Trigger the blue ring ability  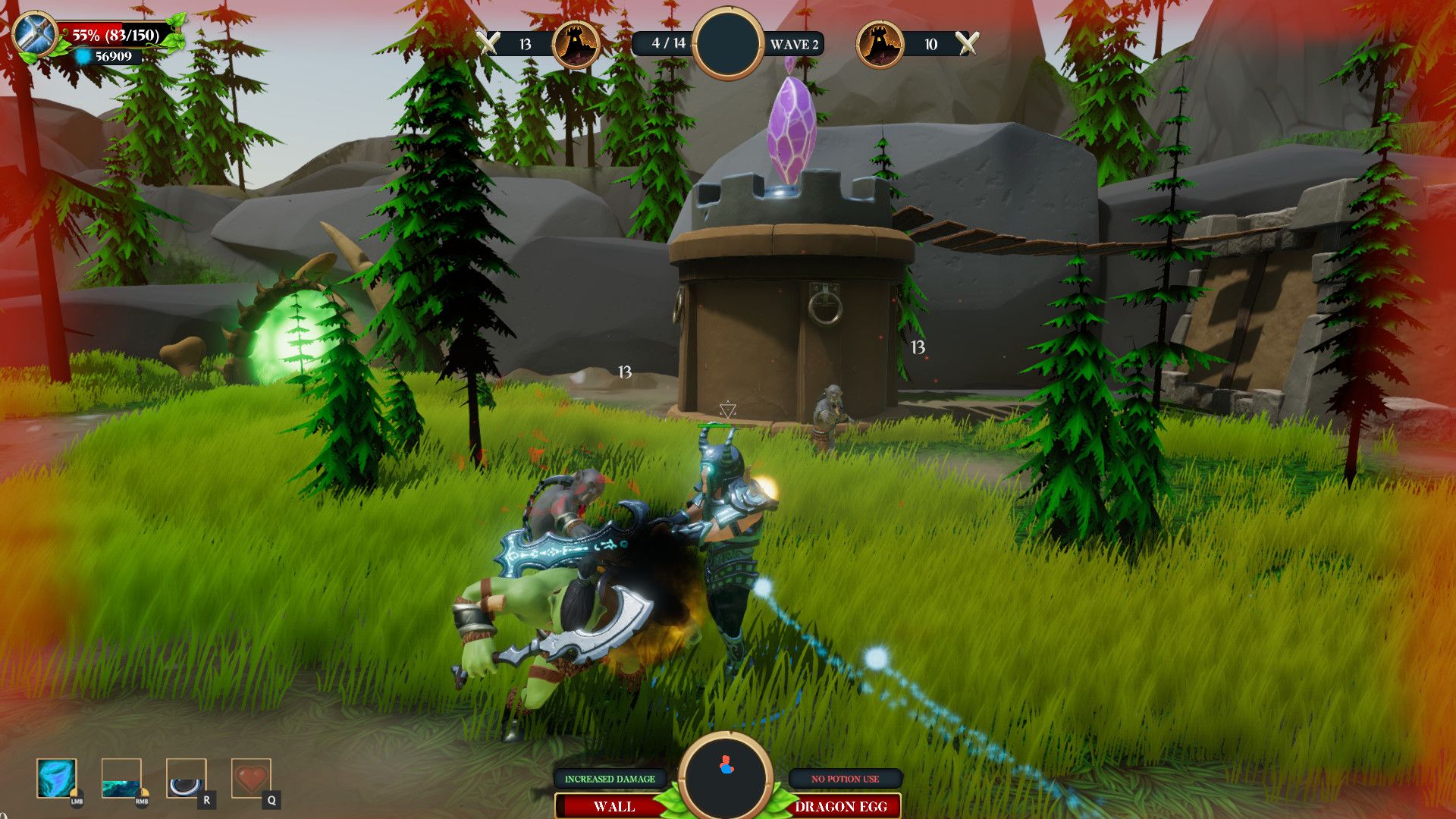click(x=186, y=779)
